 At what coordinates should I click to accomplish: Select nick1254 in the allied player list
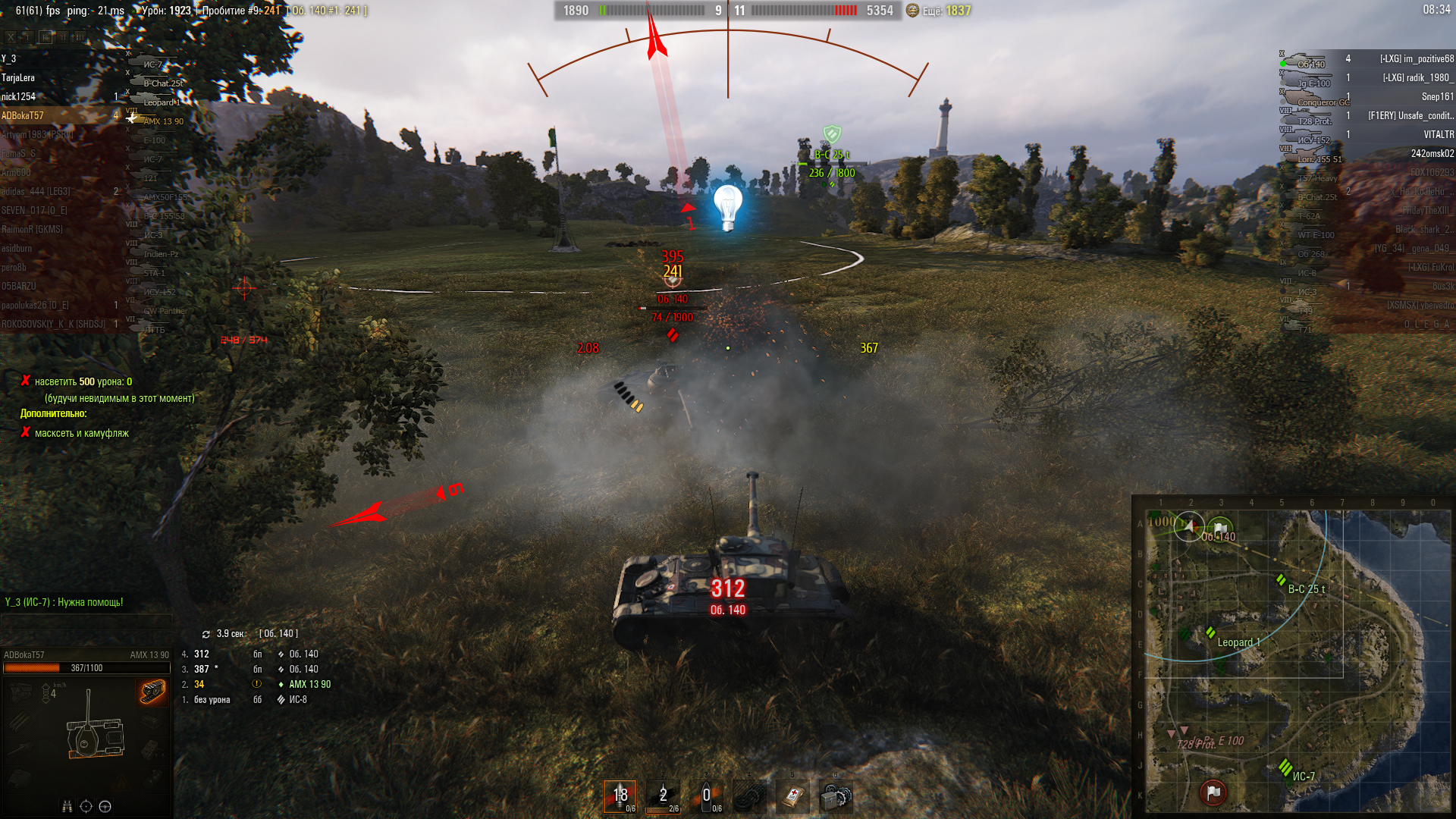click(19, 97)
